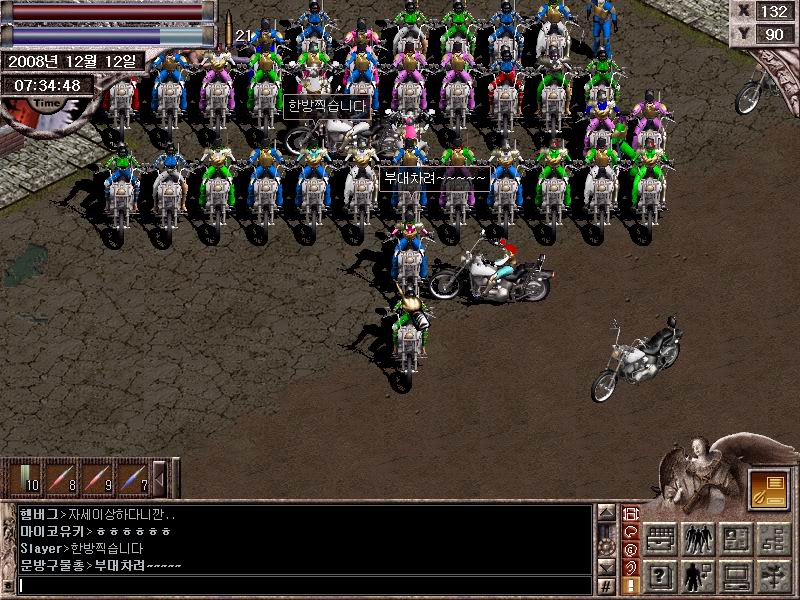Toggle the guild chat G button

click(x=631, y=549)
